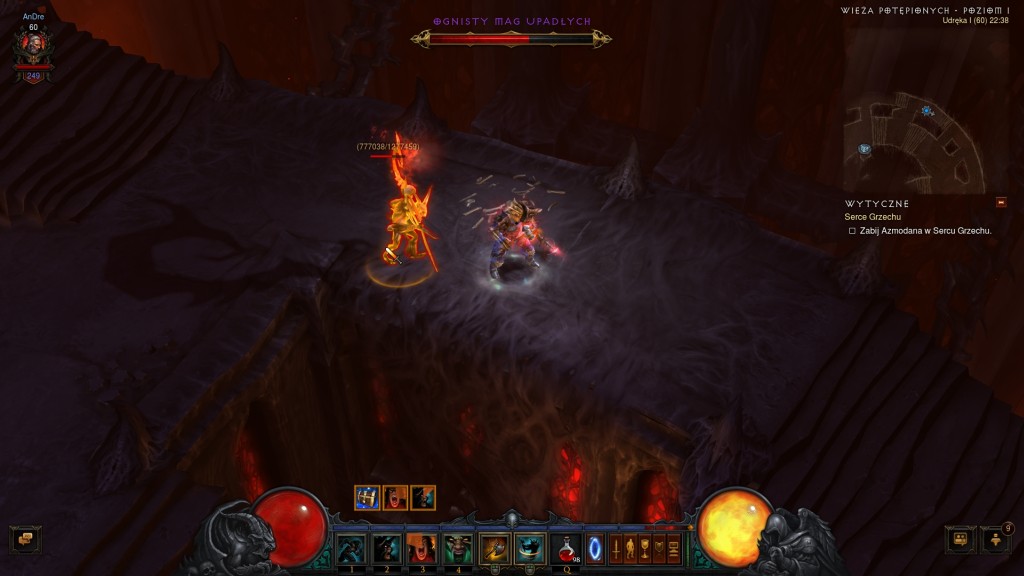
Task: Open the chalice icon menu
Action: [645, 548]
